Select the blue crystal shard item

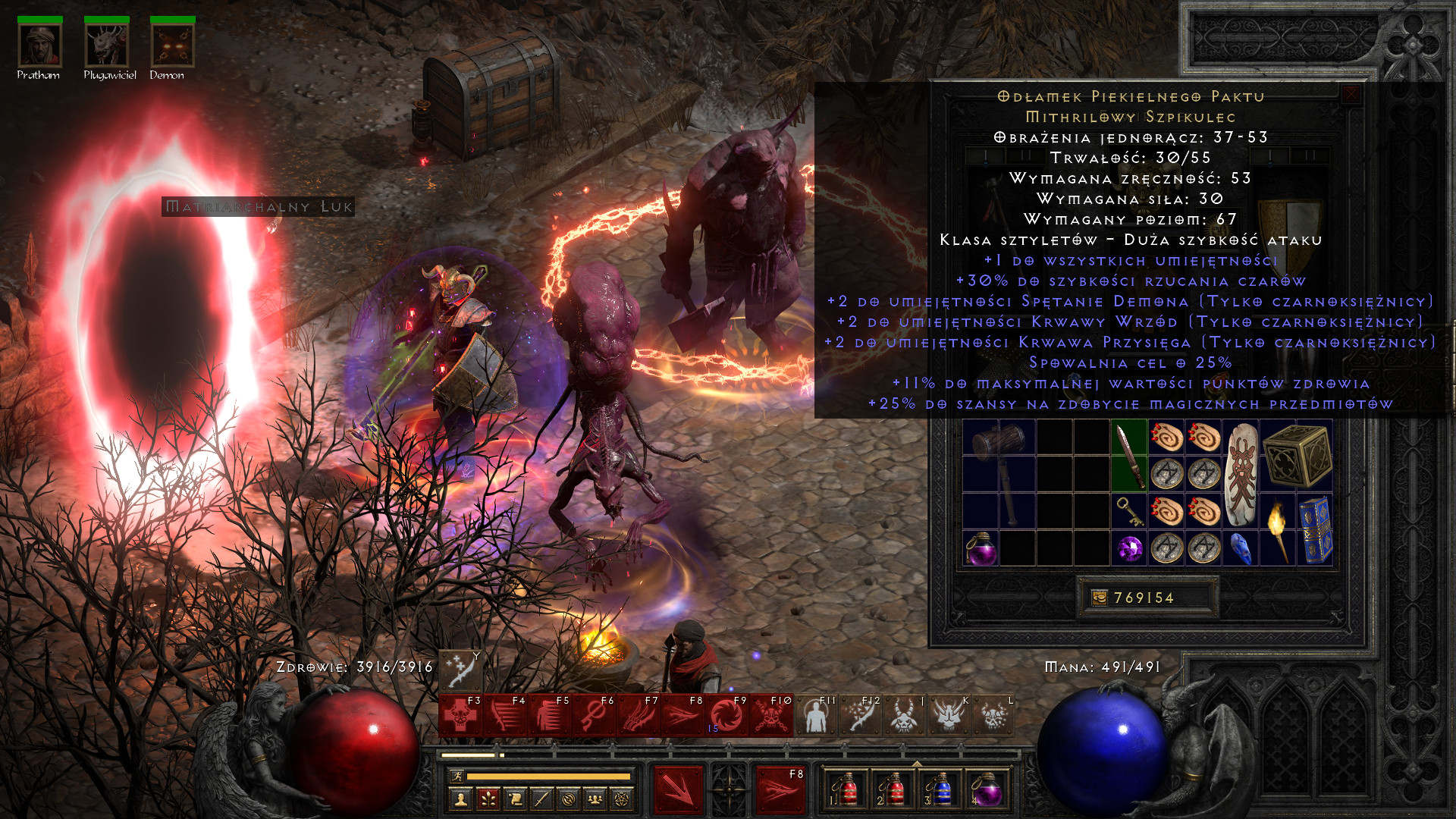tap(1241, 548)
